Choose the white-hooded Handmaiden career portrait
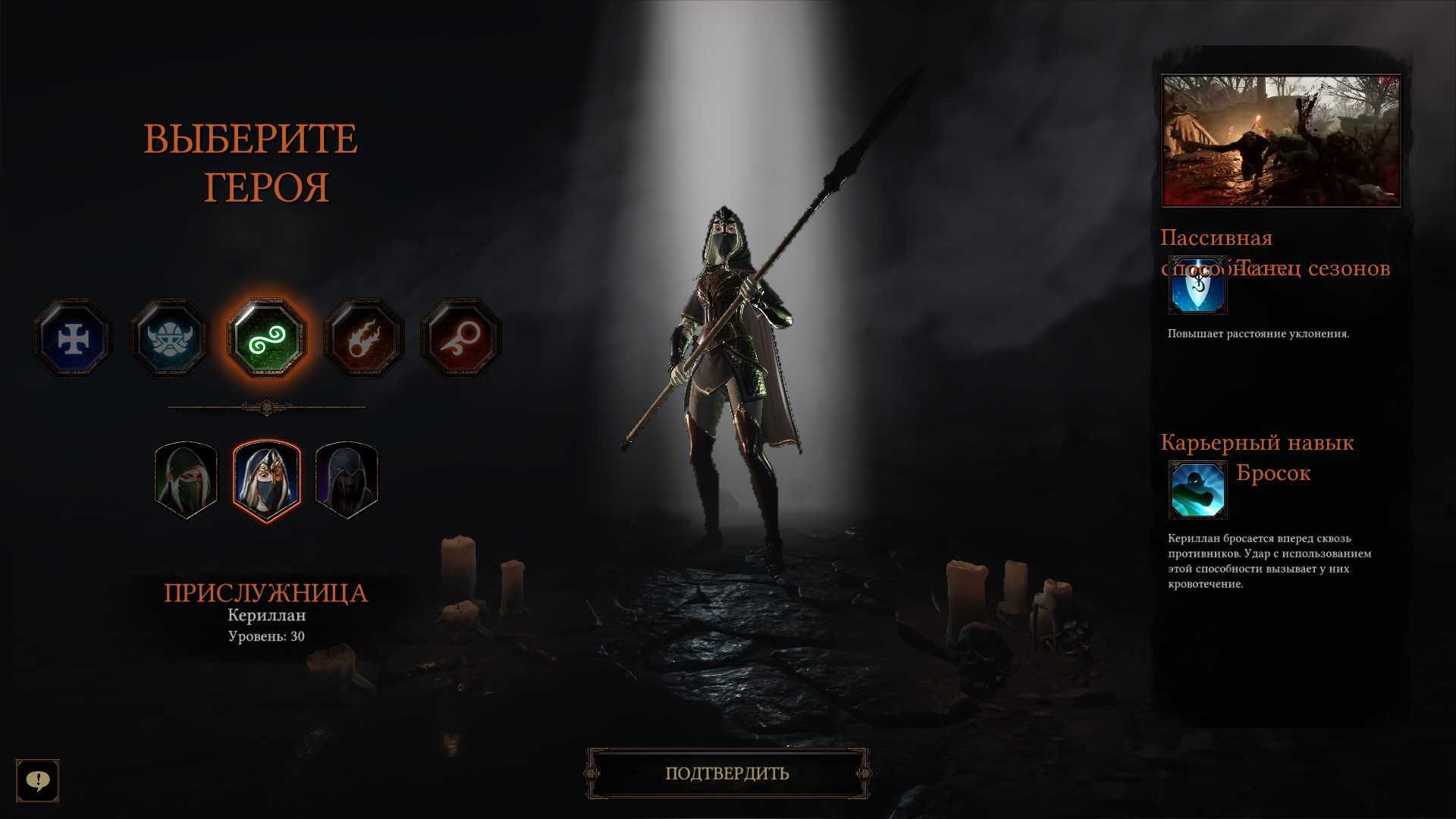Viewport: 1456px width, 819px height. (x=267, y=479)
